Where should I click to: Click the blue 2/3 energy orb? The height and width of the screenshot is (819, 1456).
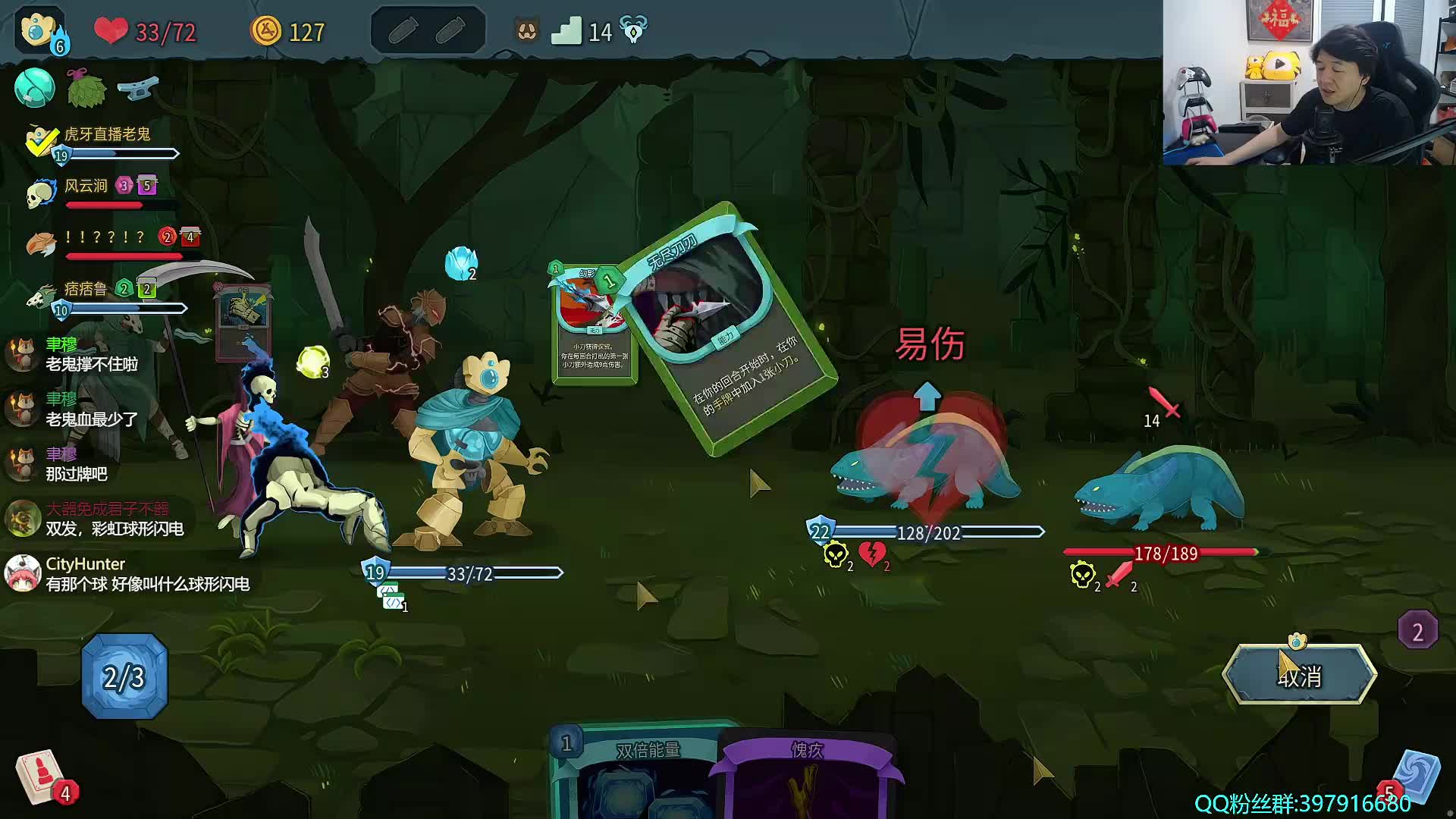pyautogui.click(x=124, y=676)
